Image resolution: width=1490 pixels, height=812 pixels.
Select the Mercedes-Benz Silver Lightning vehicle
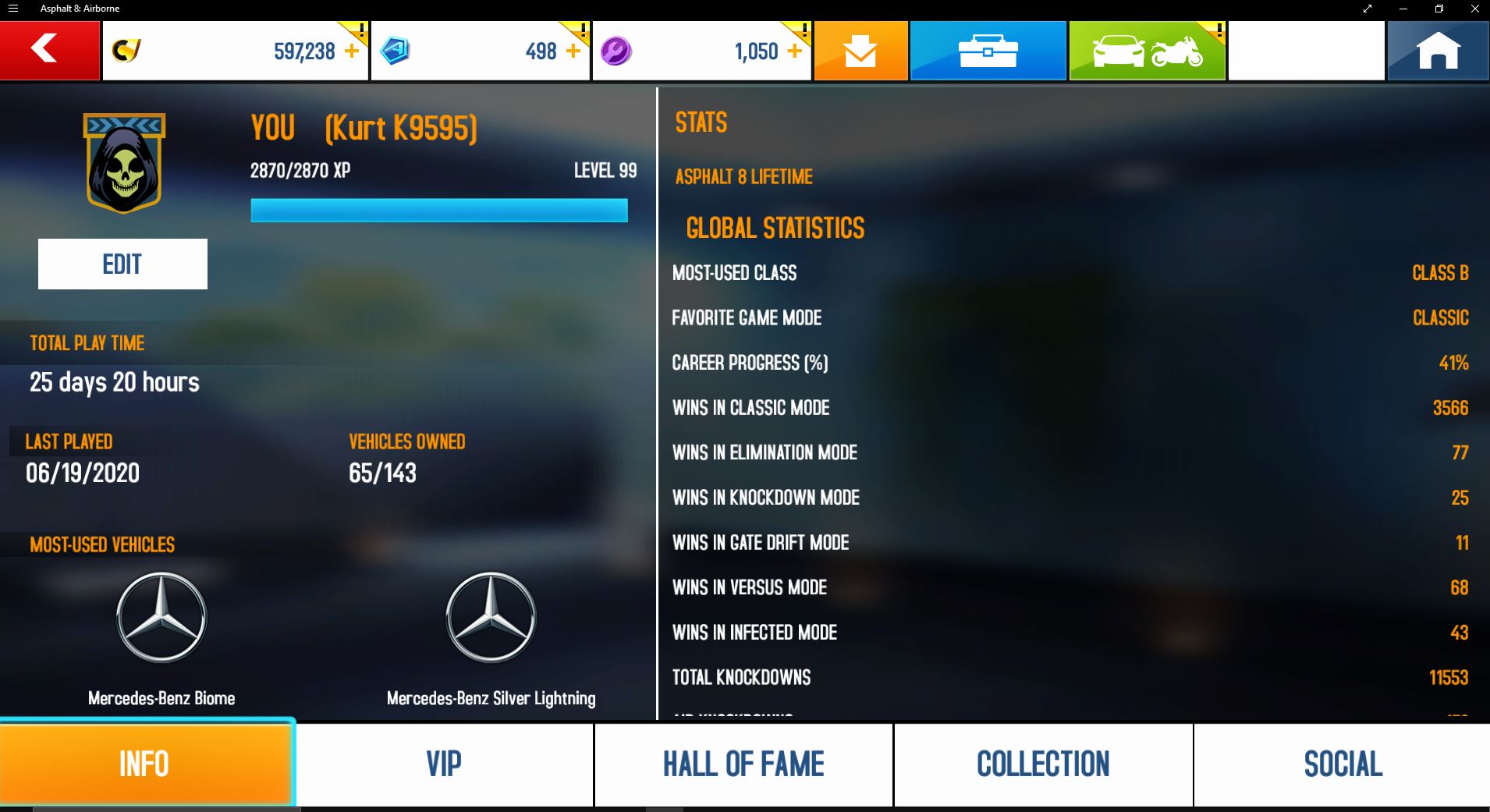point(491,618)
